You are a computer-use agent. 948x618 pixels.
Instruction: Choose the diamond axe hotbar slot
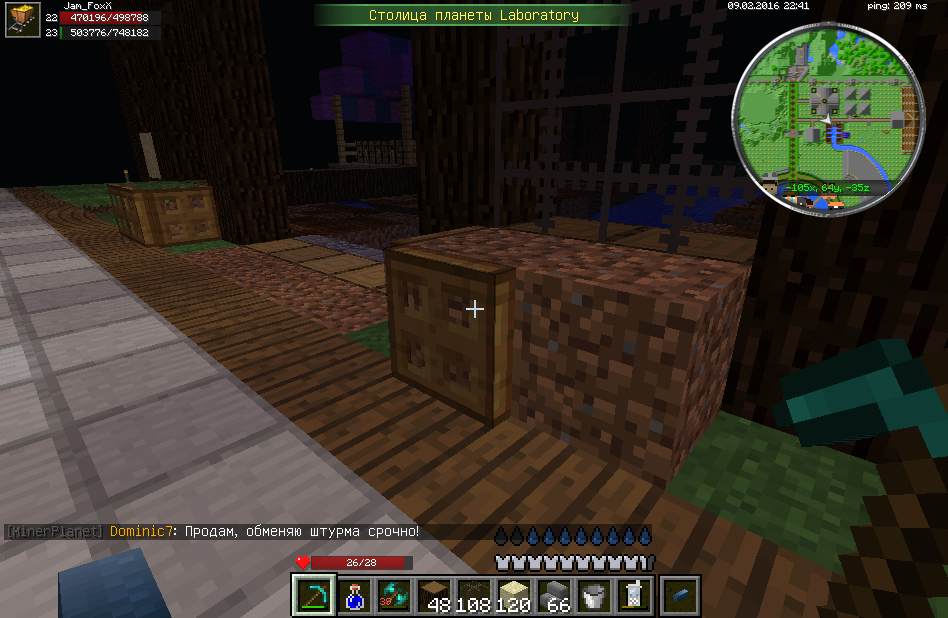[393, 595]
